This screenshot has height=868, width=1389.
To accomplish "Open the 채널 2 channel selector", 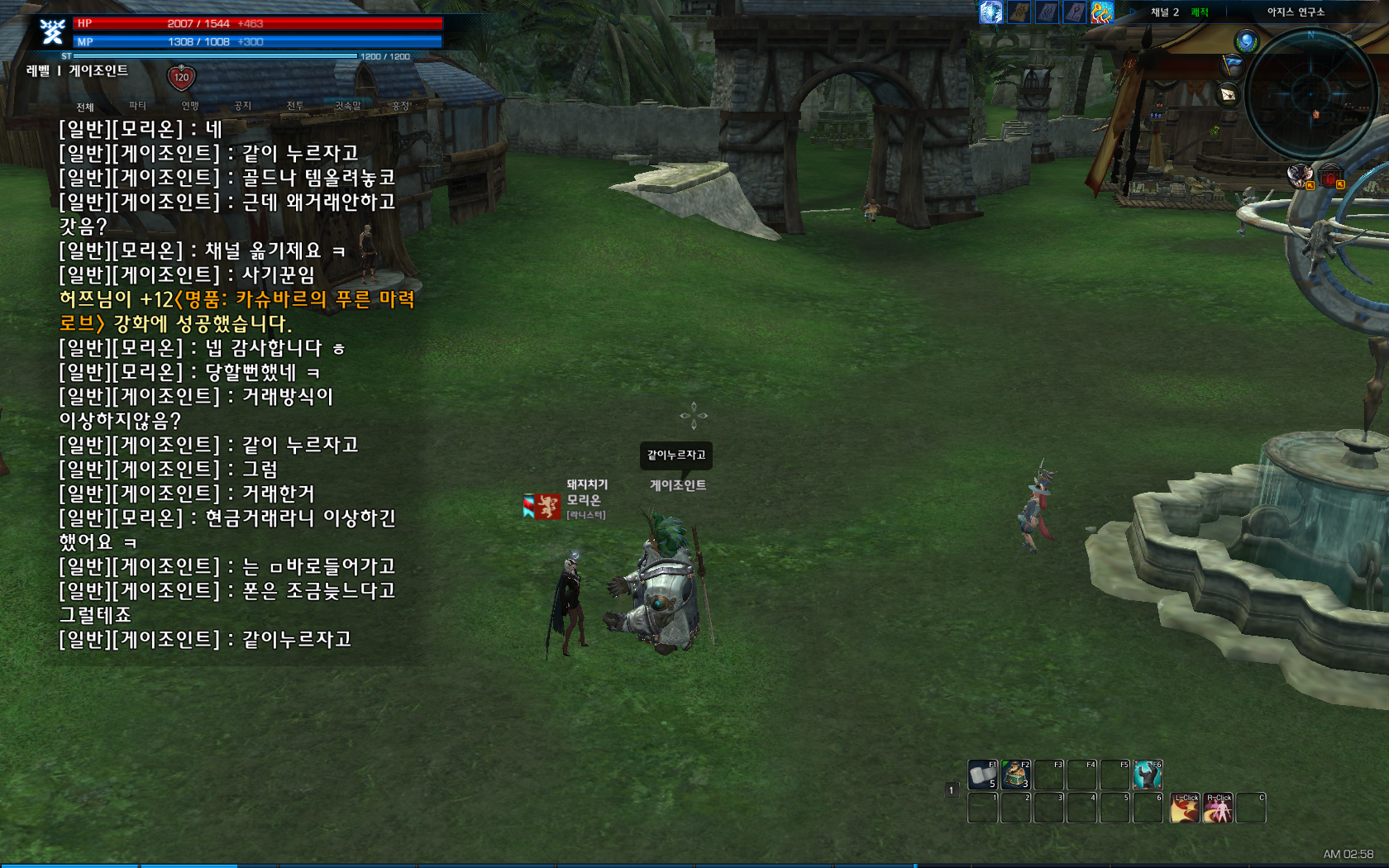I will (x=1163, y=12).
